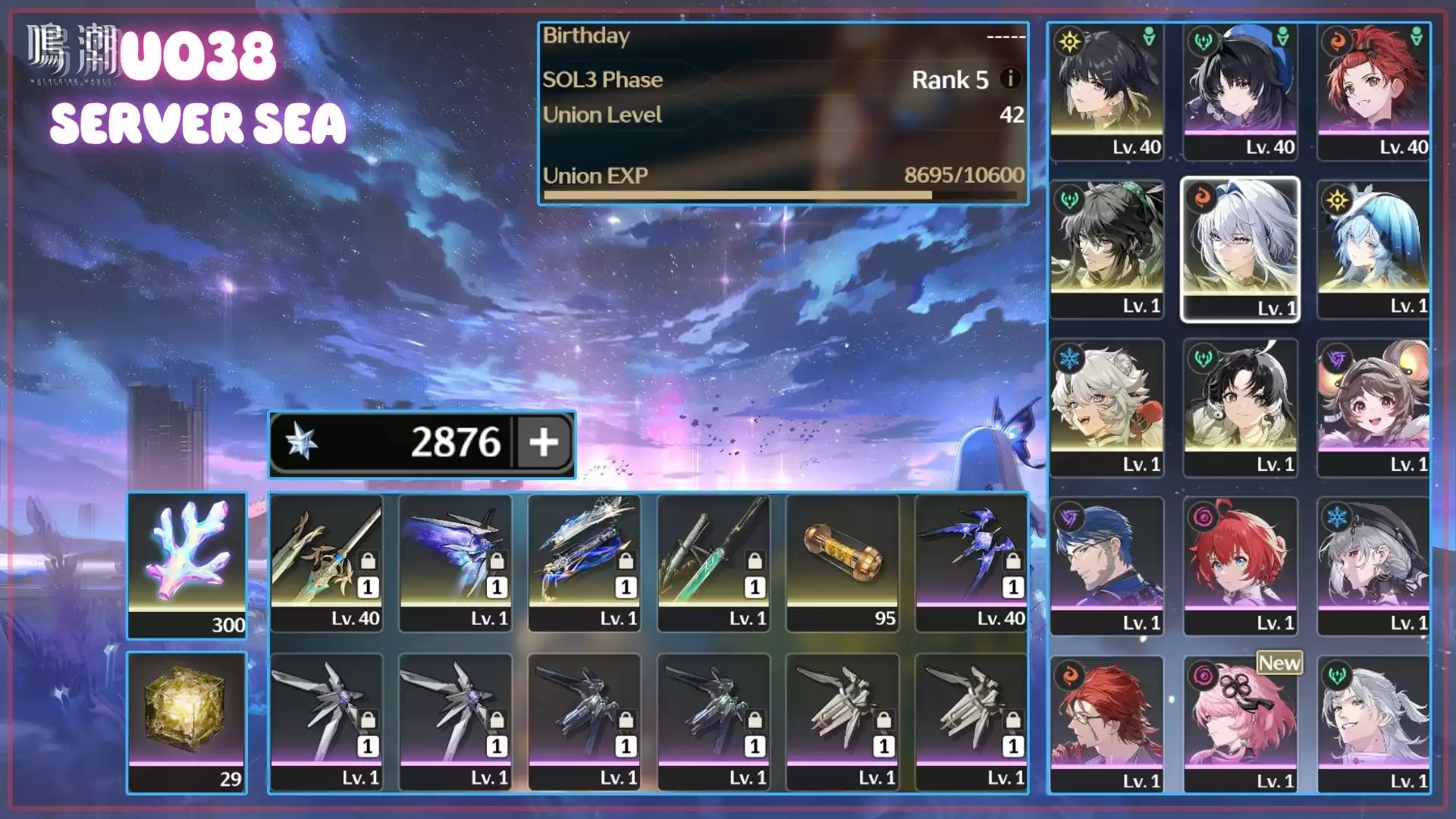
Task: Select the blue-haired man with glasses
Action: 1107,566
